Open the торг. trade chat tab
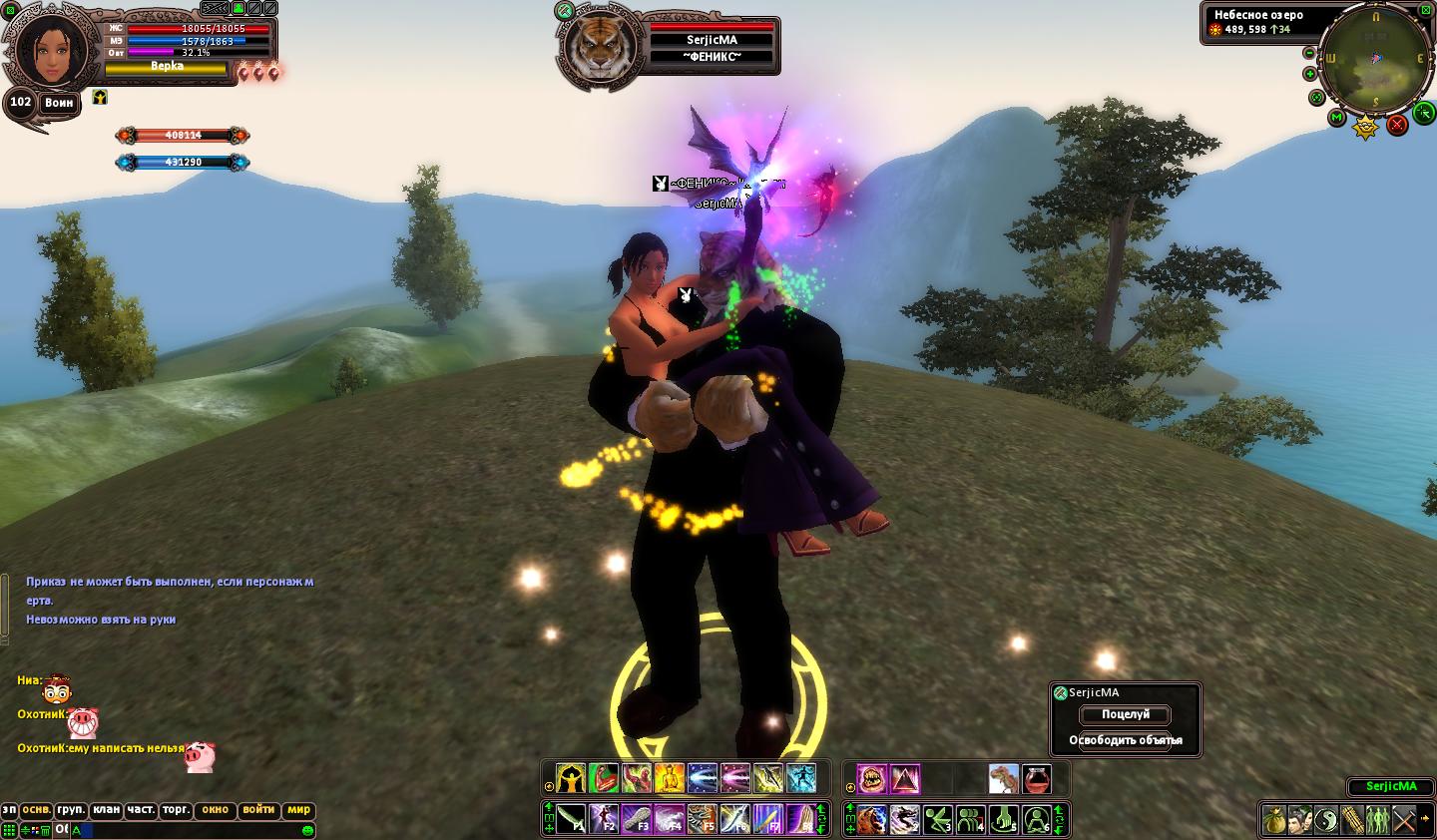This screenshot has width=1437, height=840. click(x=175, y=810)
